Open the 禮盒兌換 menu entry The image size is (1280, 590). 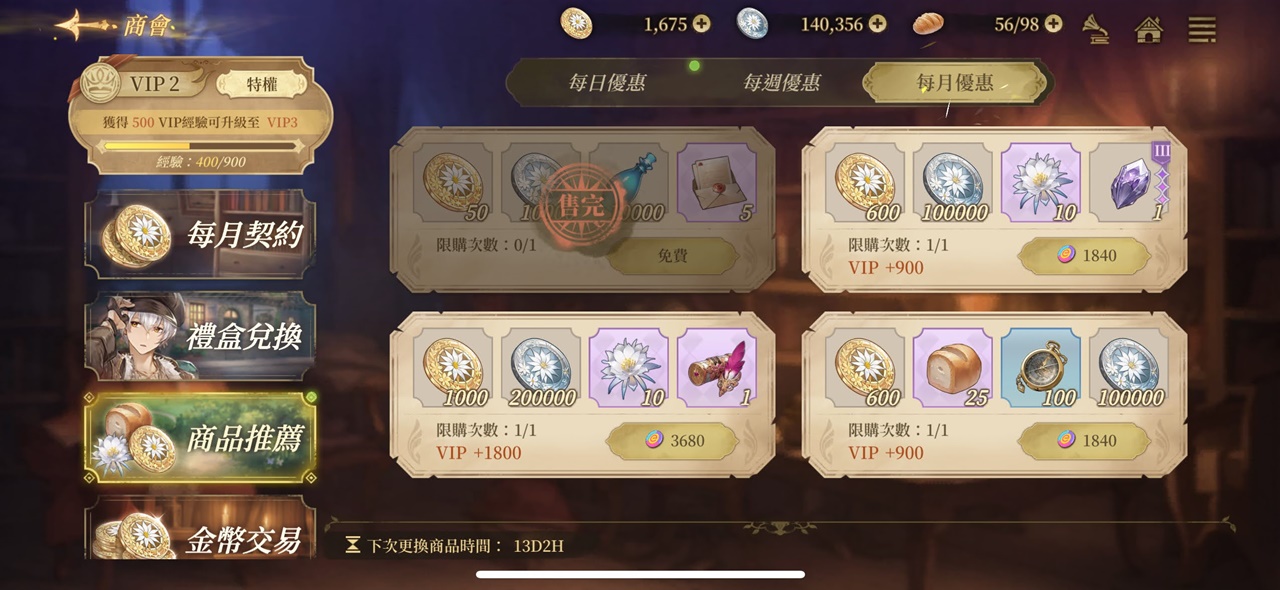coord(200,336)
